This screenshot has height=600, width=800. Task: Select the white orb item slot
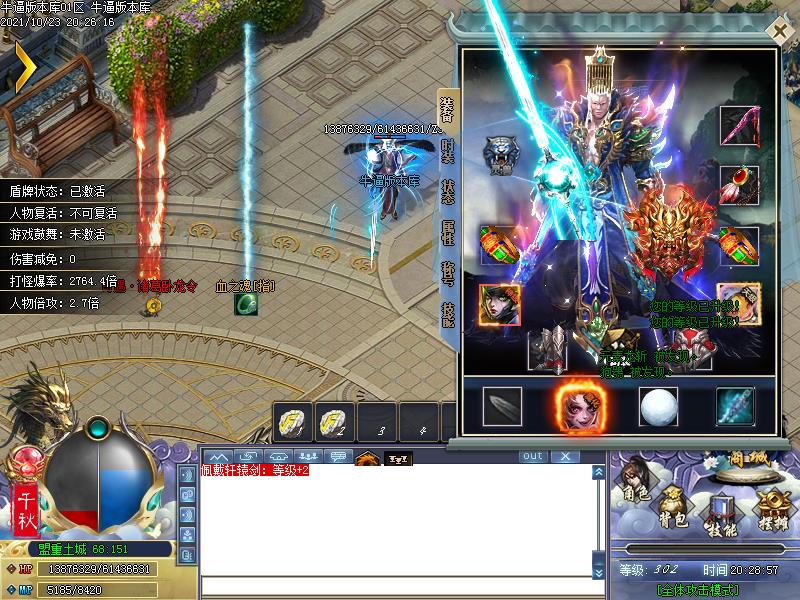click(657, 405)
